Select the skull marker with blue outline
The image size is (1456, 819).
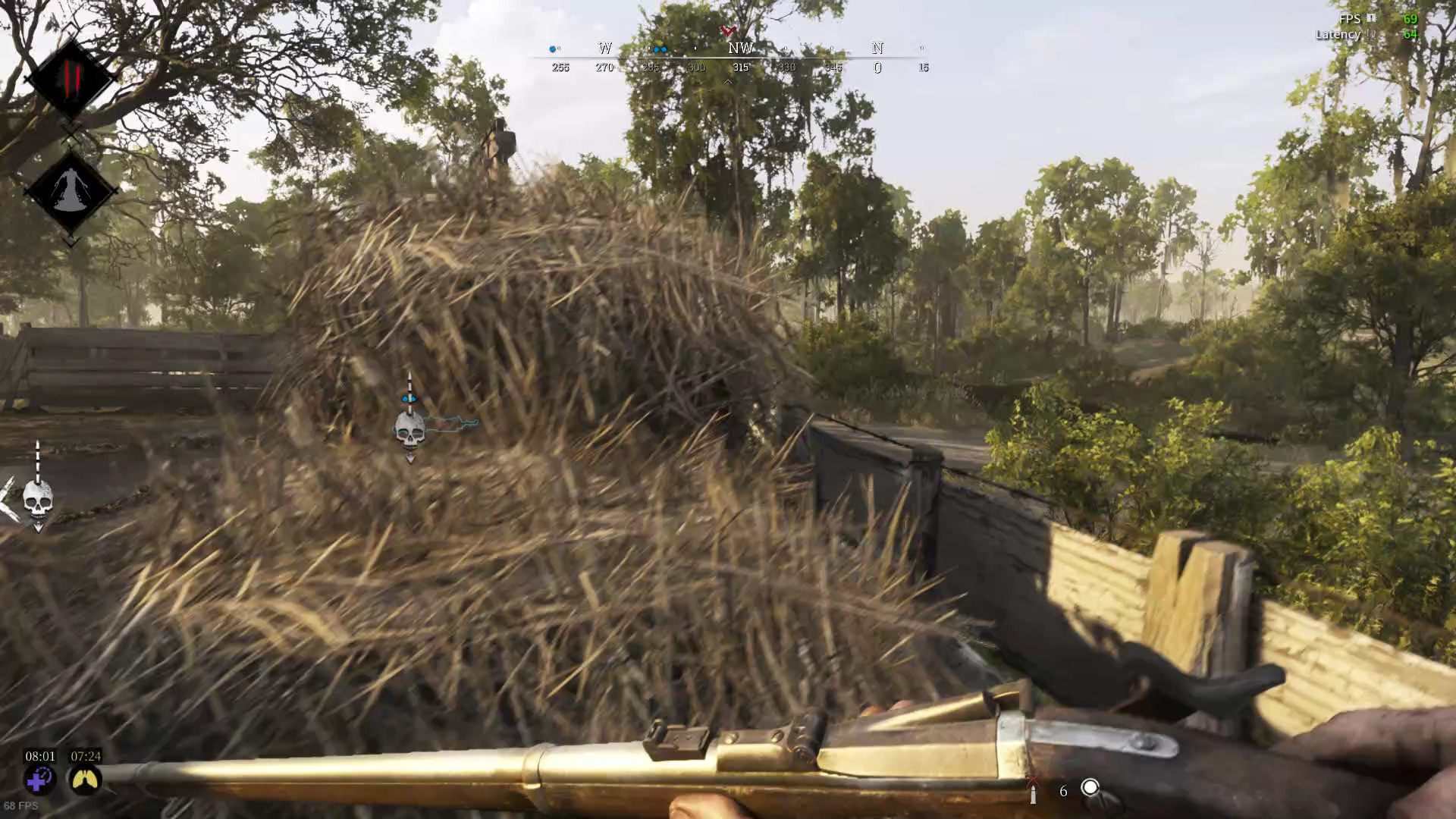tap(410, 430)
